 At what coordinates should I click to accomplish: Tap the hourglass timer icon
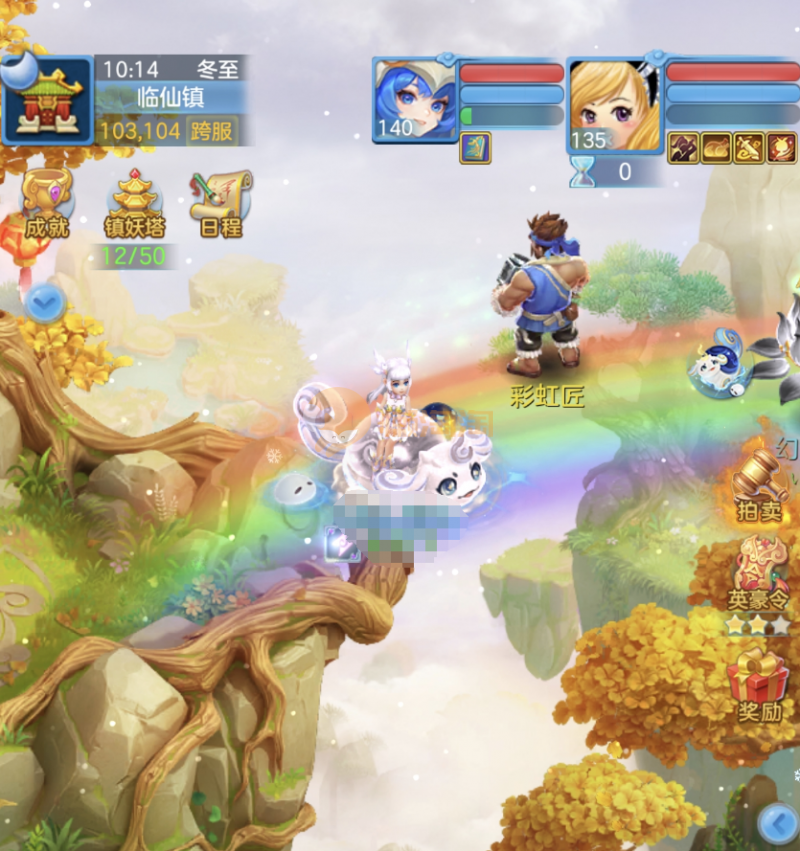583,172
